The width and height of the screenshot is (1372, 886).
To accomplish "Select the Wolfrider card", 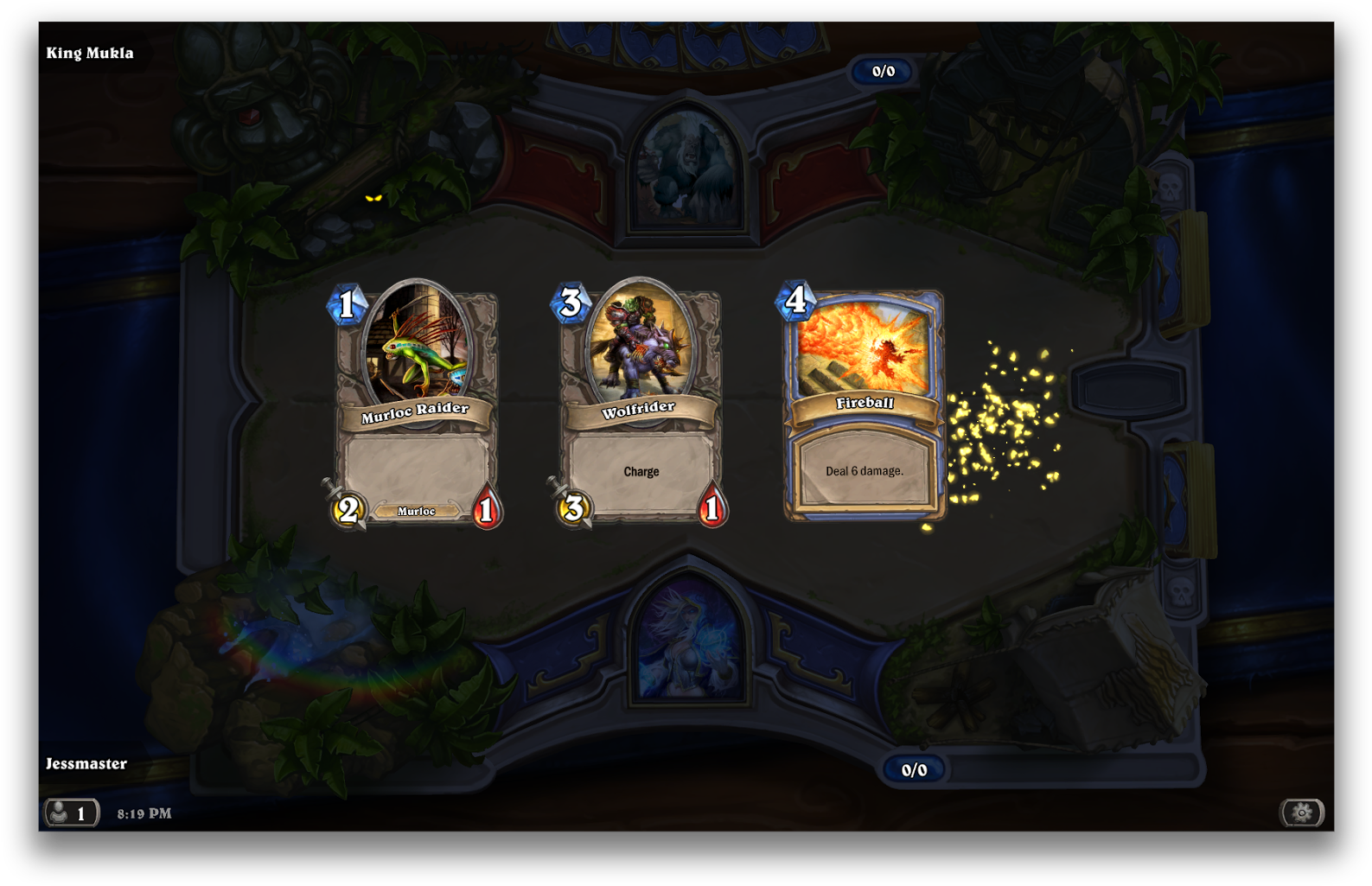I will 640,398.
